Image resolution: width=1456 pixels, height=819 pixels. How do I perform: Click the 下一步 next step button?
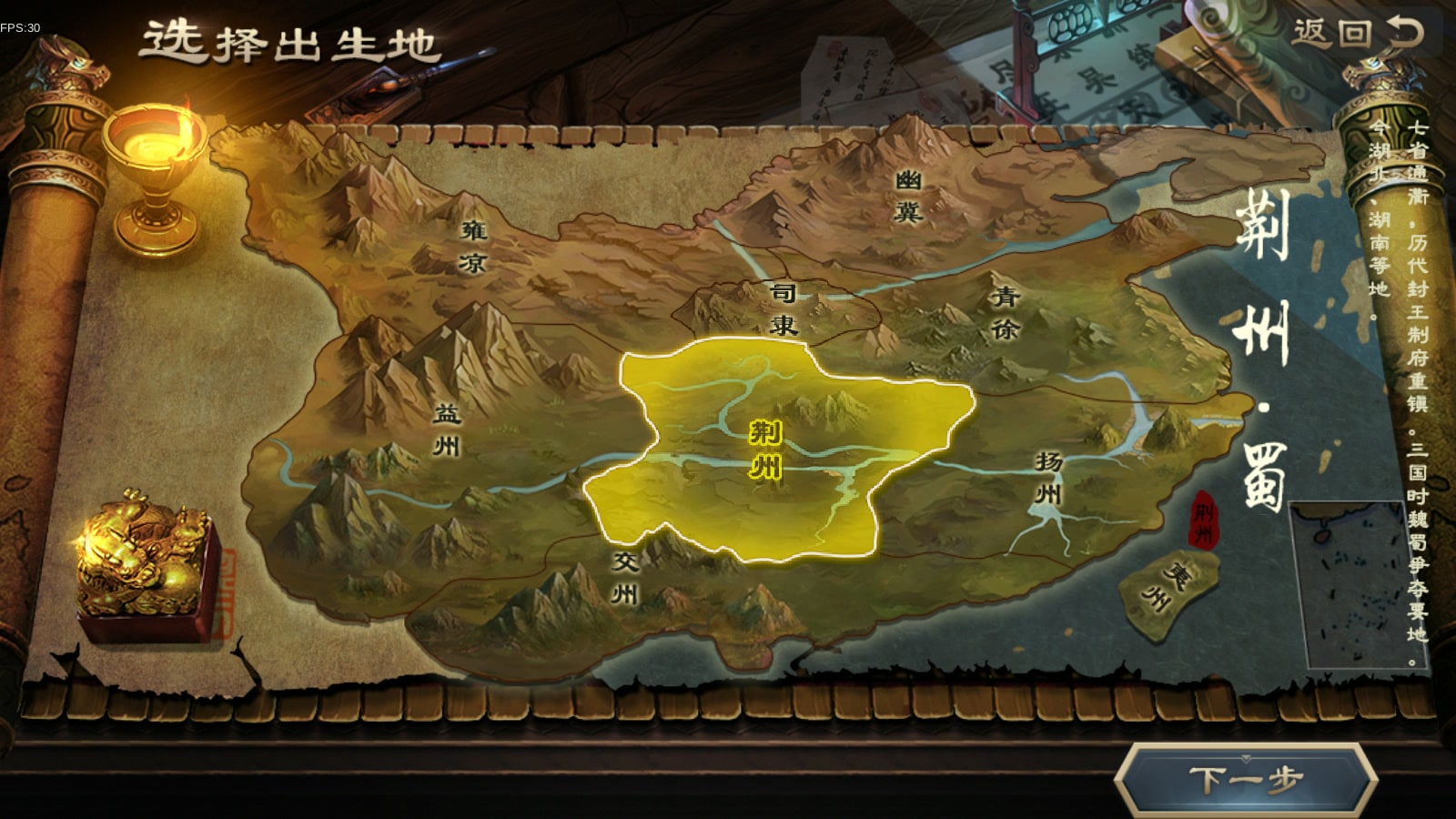[1246, 779]
